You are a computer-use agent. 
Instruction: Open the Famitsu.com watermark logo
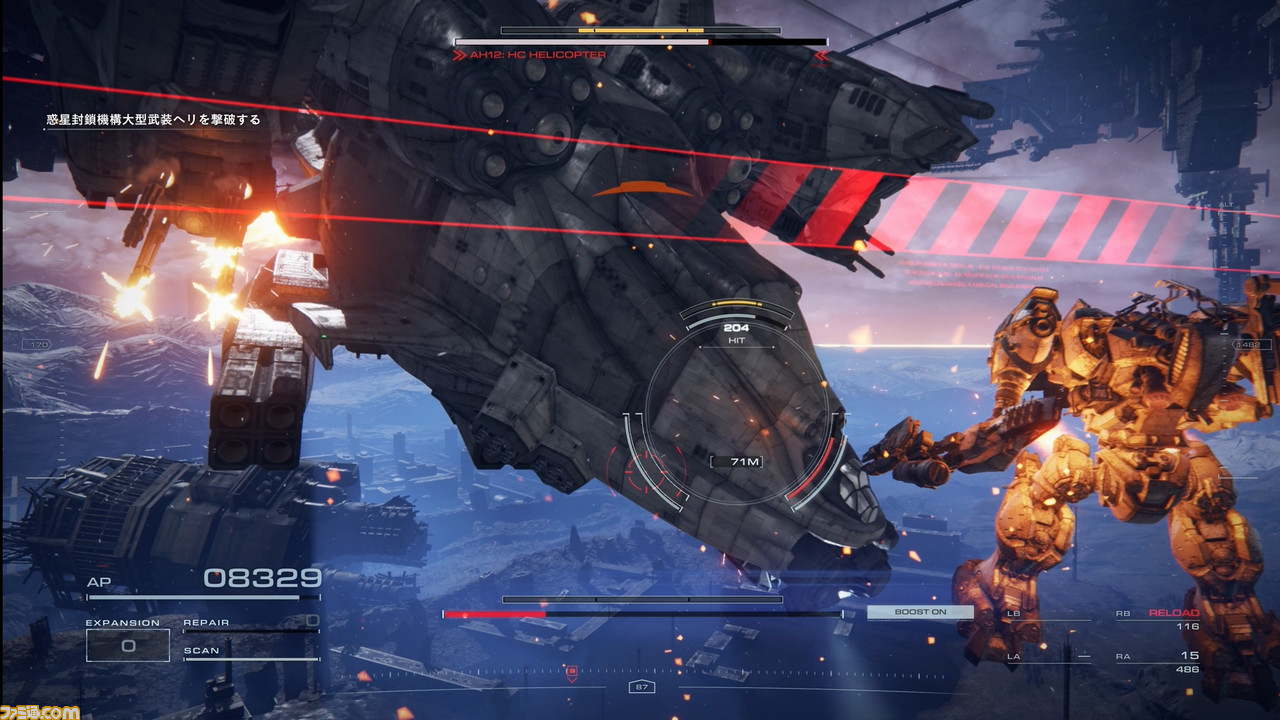pos(40,710)
